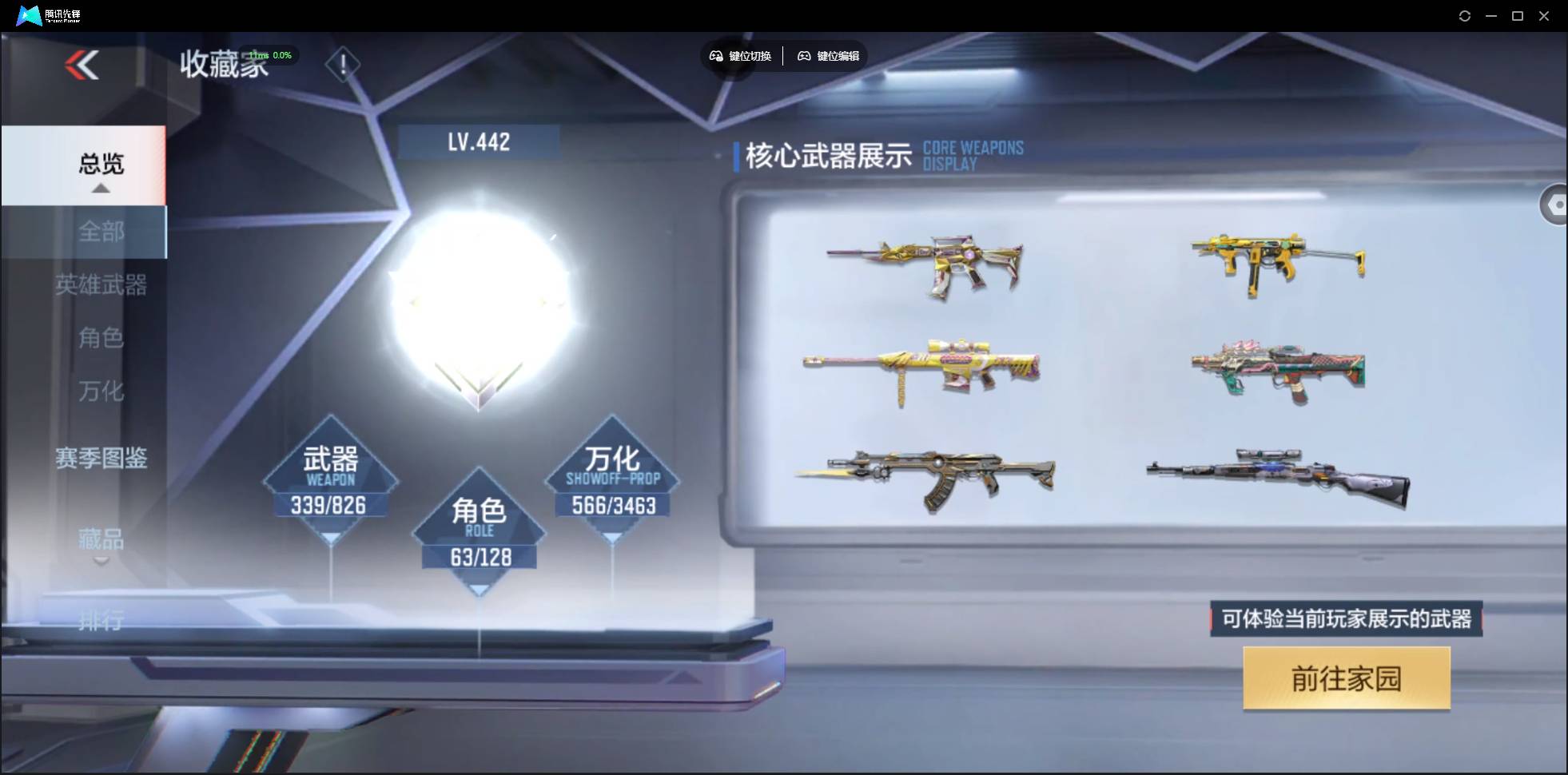Click the LV.442 level badge
Screen dimensions: 1568x775
coord(479,141)
